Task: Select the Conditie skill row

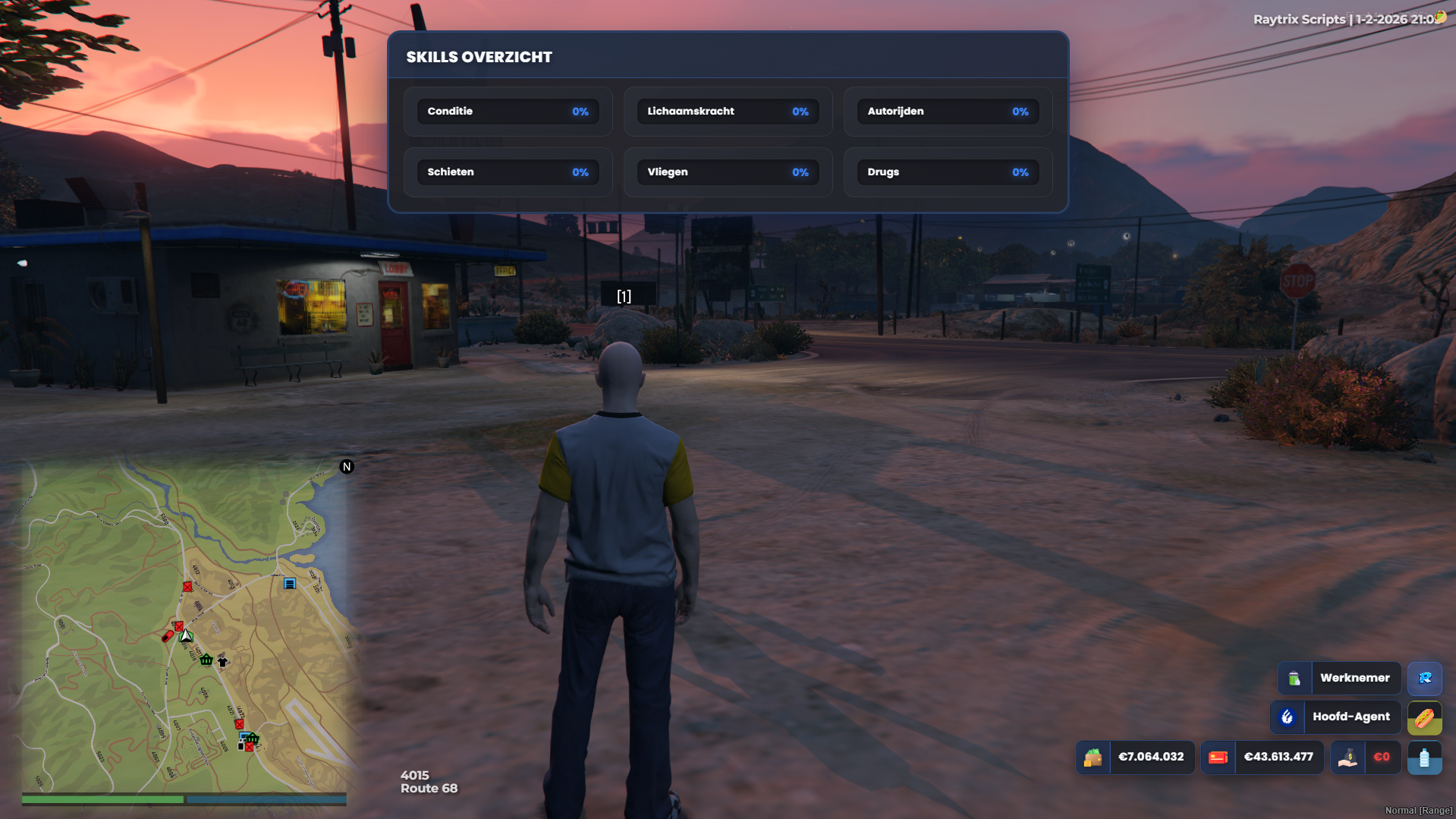Action: coord(508,112)
